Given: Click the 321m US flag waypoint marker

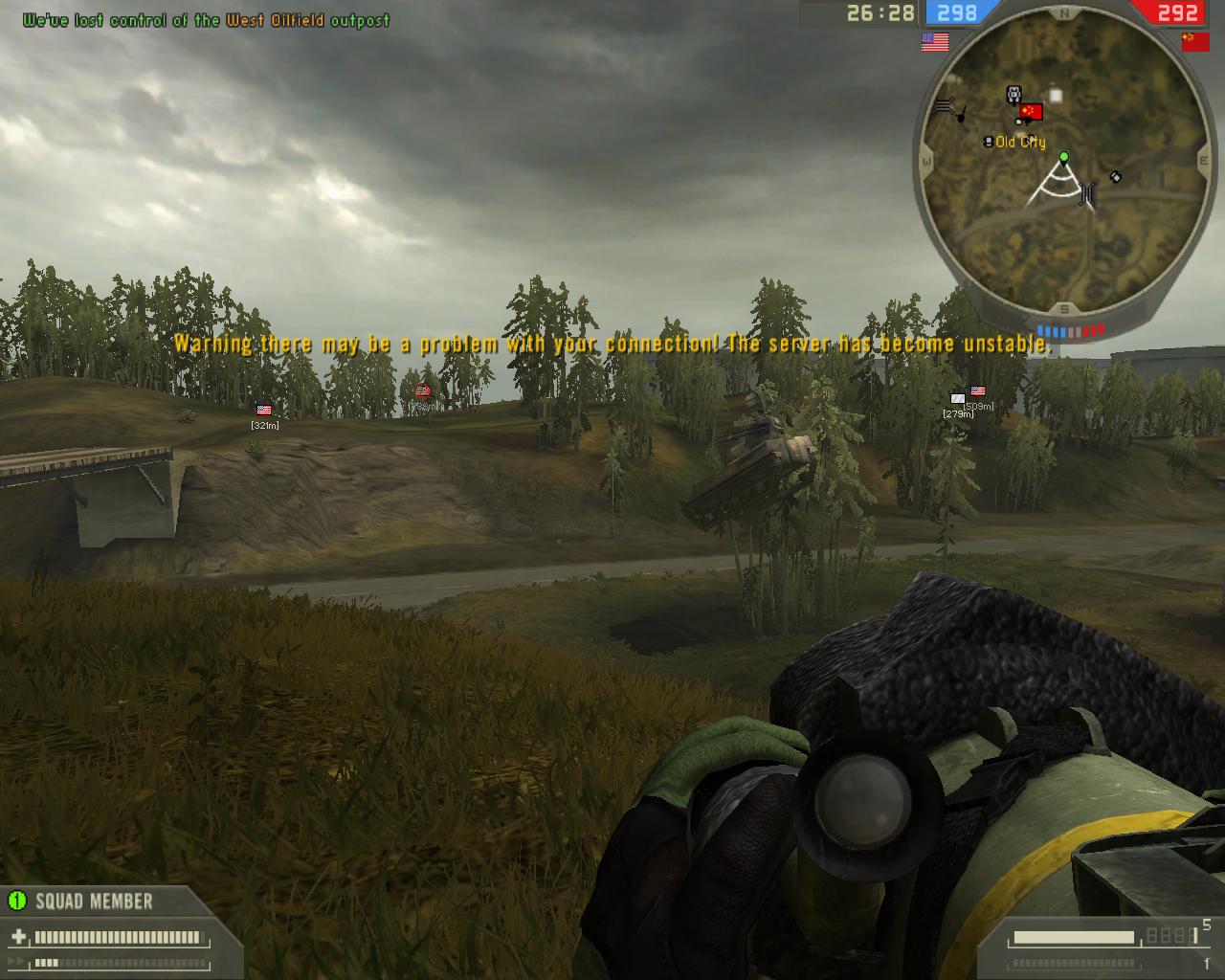Looking at the screenshot, I should (x=264, y=411).
